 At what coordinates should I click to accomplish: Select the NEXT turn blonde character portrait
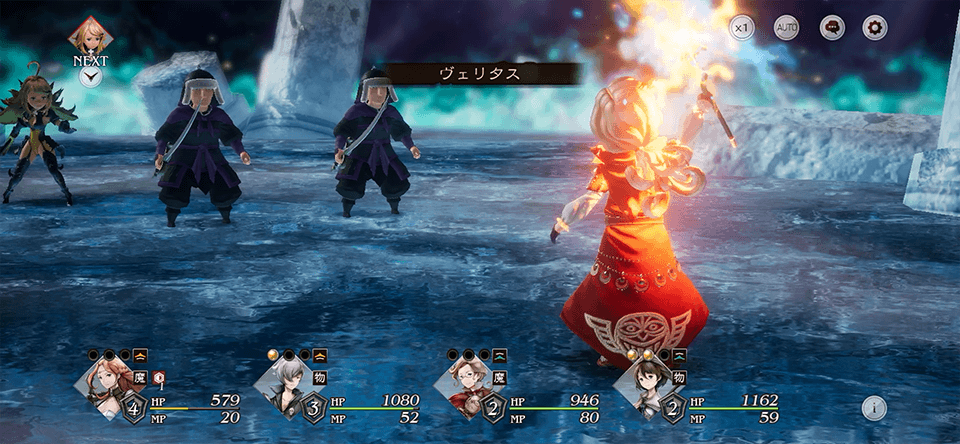[x=90, y=36]
